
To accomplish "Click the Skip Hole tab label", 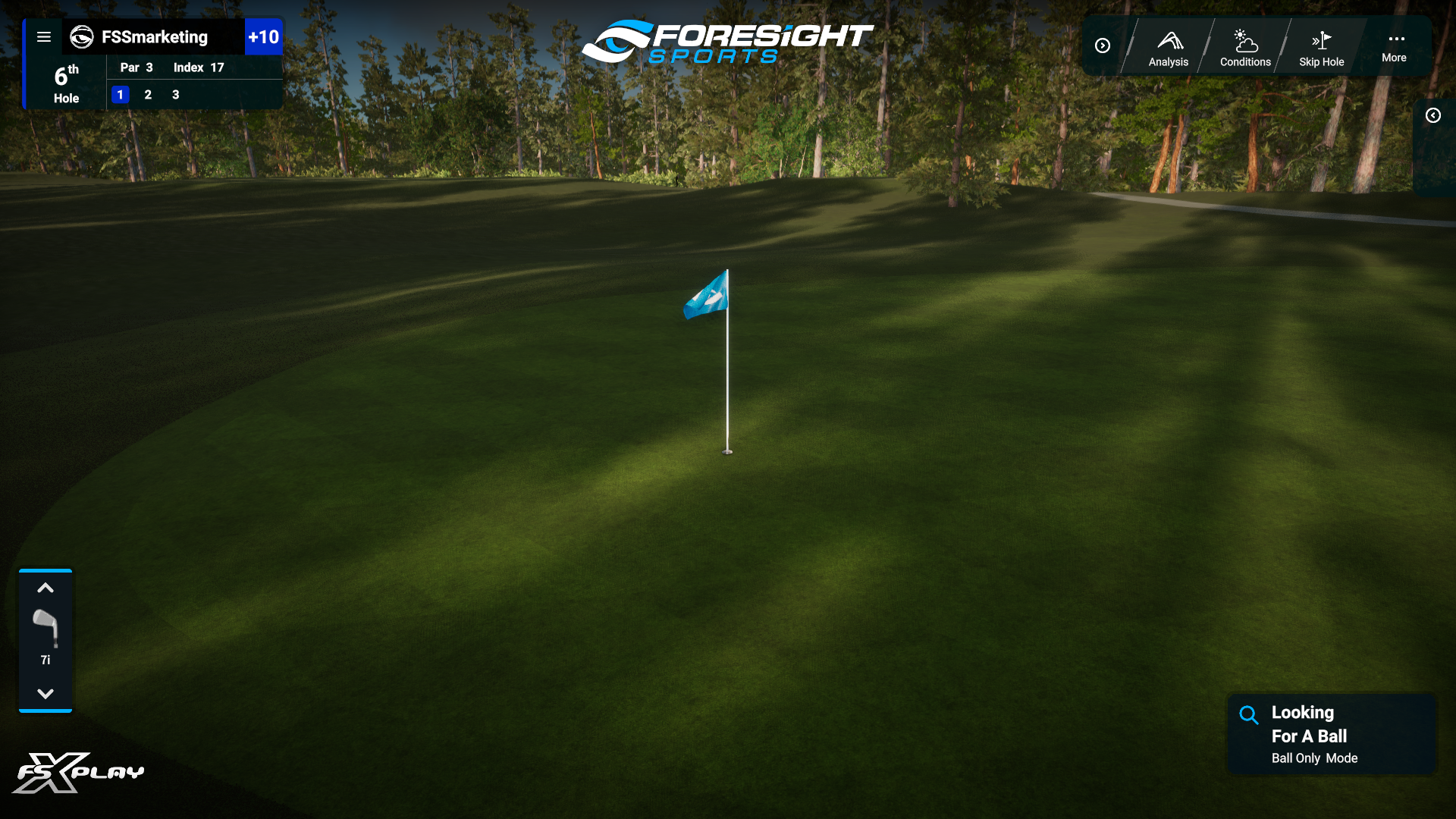I will (1321, 63).
